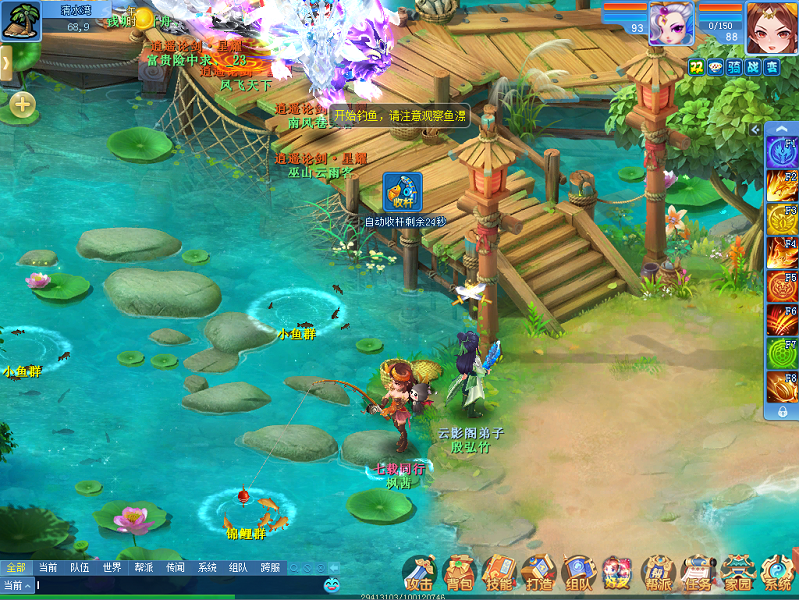
Task: Expand the left side arrow panel
Action: point(5,63)
